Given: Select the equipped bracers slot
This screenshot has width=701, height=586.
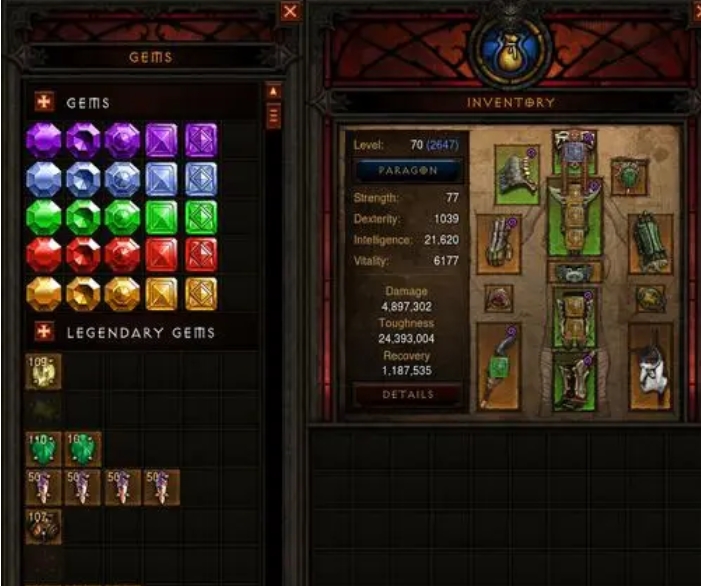Looking at the screenshot, I should (x=648, y=242).
